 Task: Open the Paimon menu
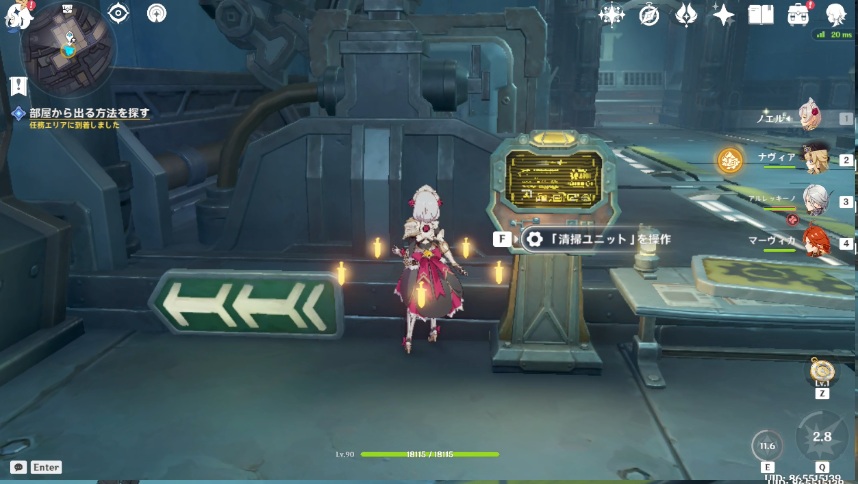[20, 15]
